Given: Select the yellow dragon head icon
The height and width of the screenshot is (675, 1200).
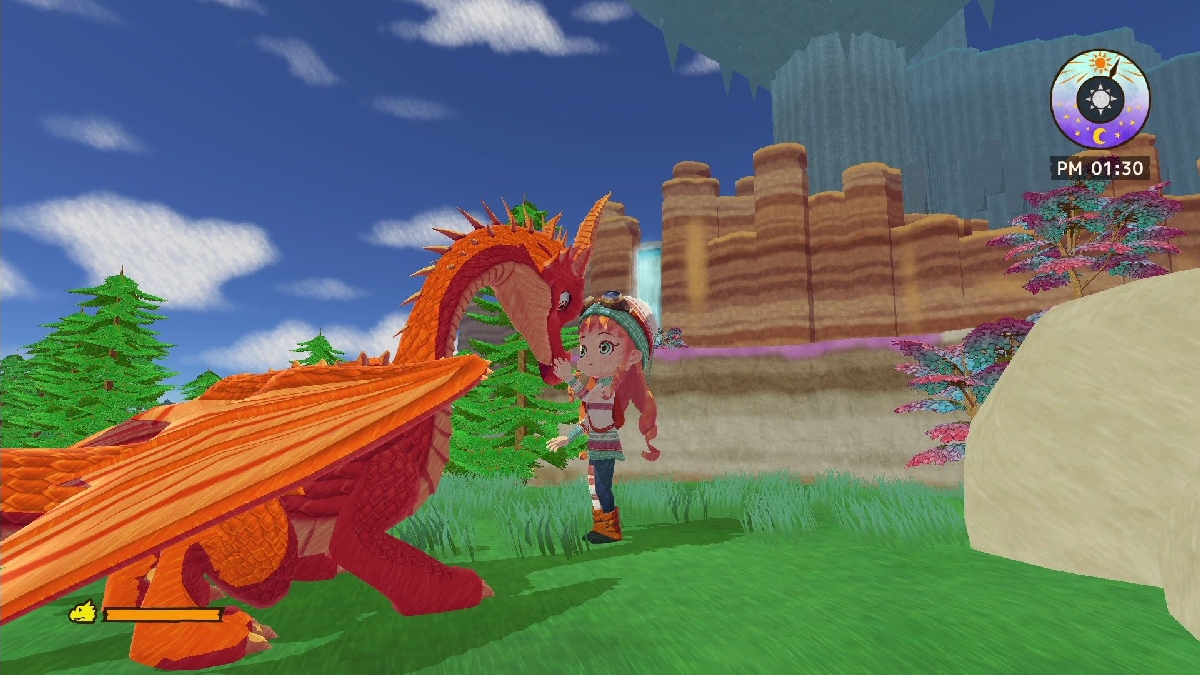Looking at the screenshot, I should pyautogui.click(x=82, y=612).
